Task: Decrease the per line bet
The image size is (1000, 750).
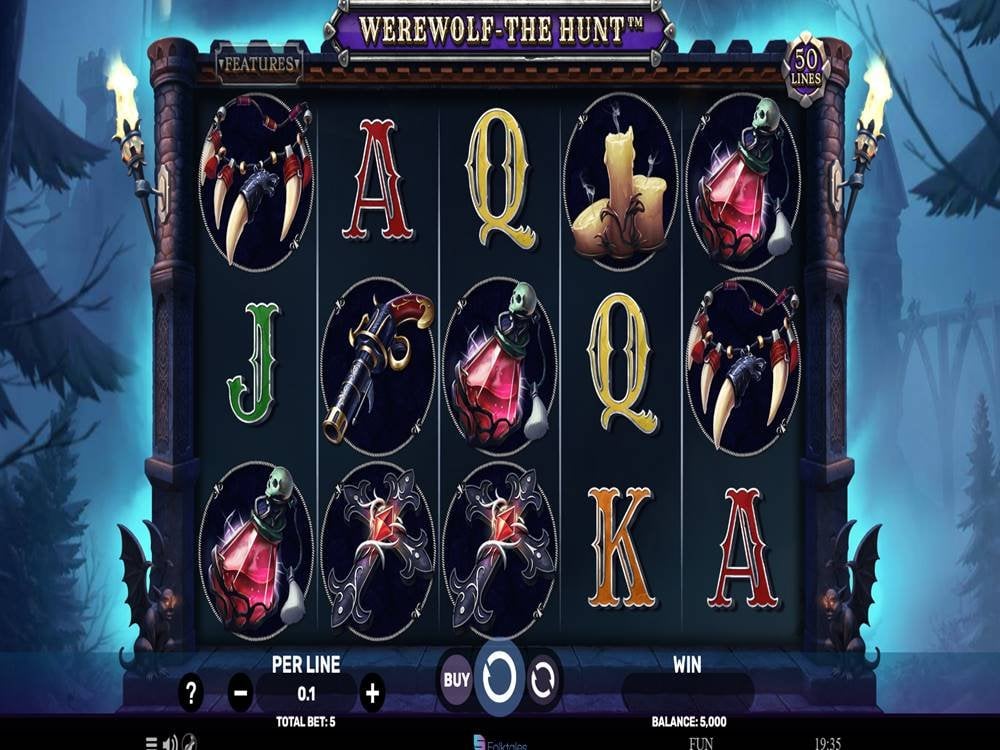Action: point(241,691)
